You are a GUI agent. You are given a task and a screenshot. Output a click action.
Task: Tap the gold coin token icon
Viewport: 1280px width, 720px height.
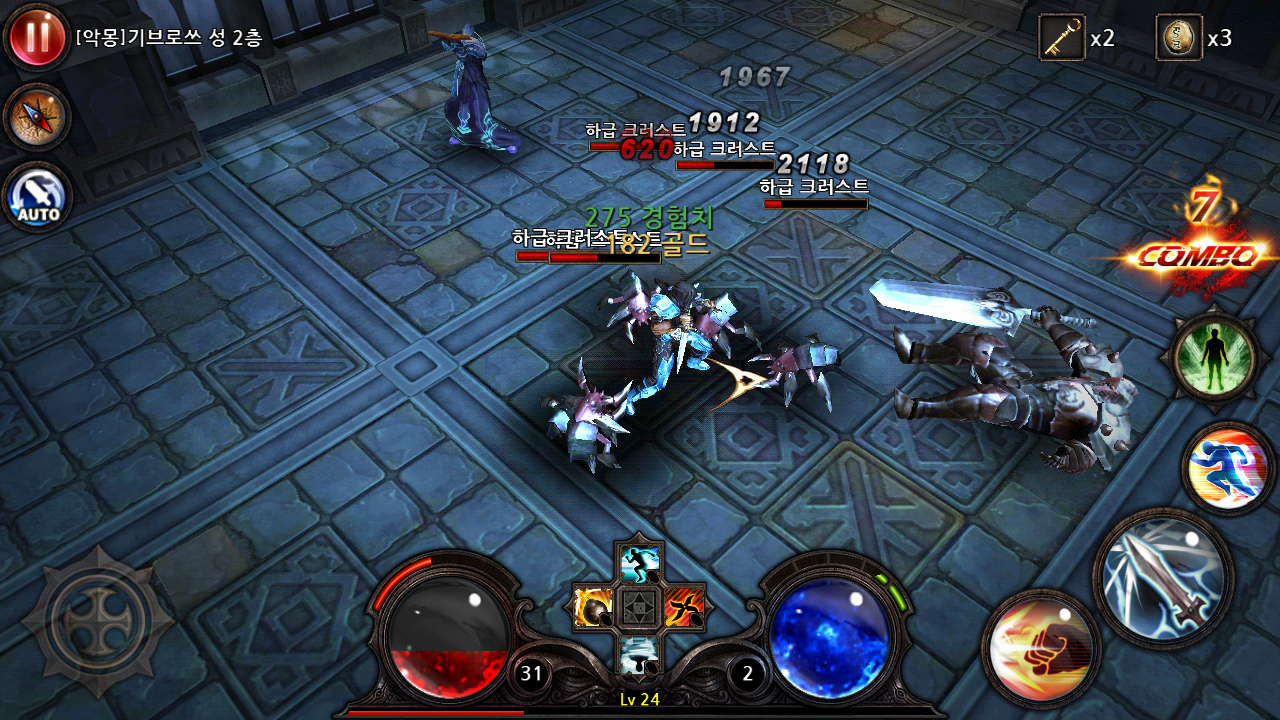coord(1178,38)
